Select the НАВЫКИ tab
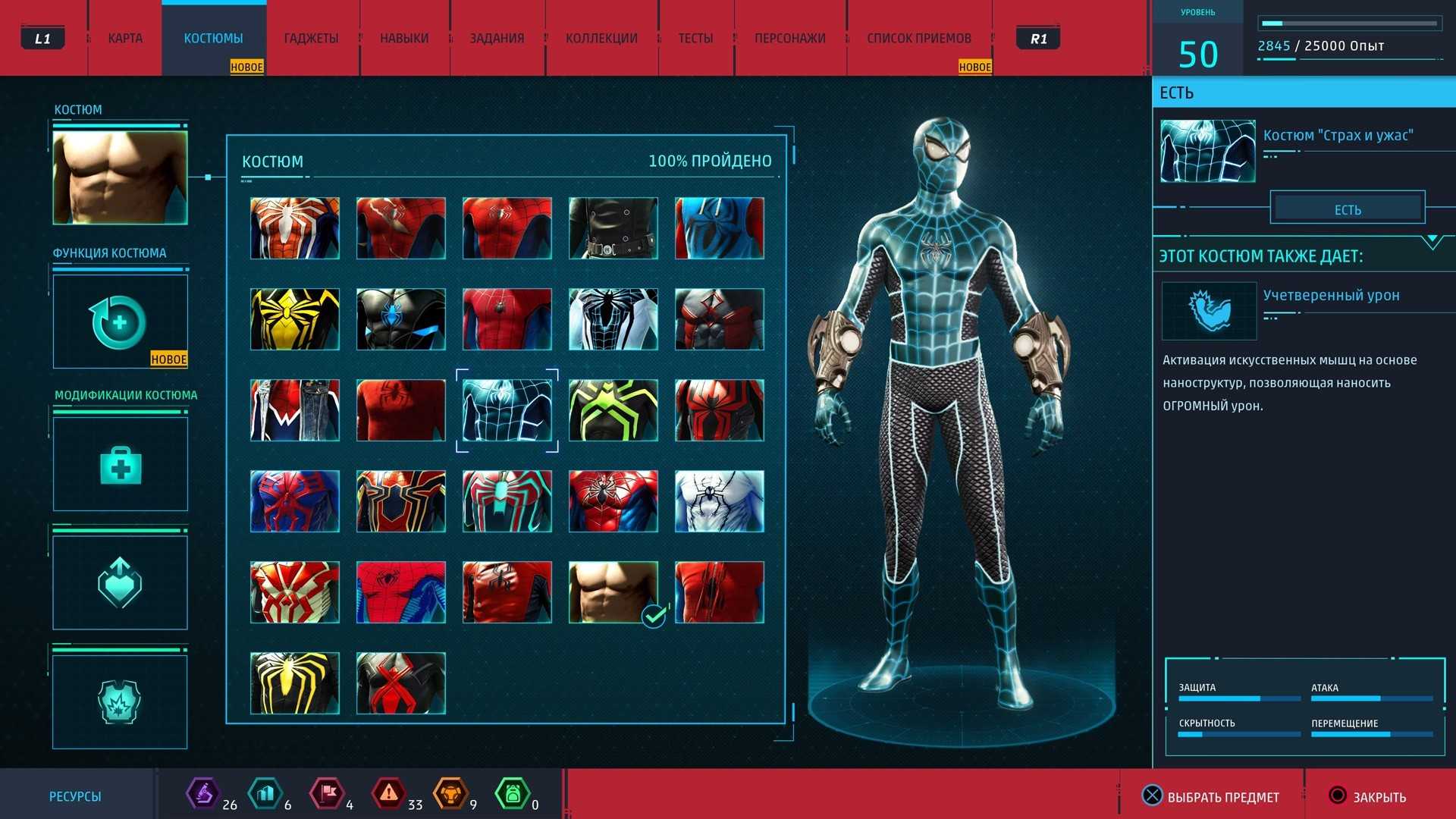 click(x=404, y=38)
